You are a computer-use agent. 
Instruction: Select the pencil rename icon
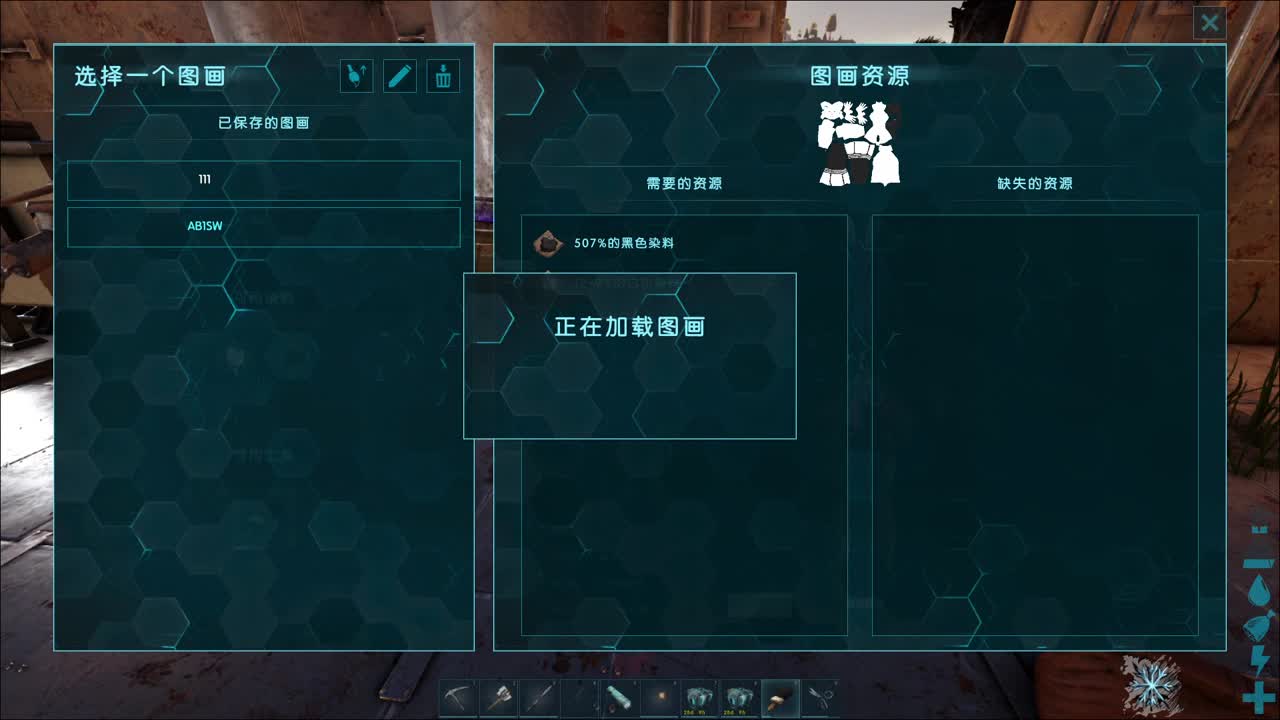point(399,76)
